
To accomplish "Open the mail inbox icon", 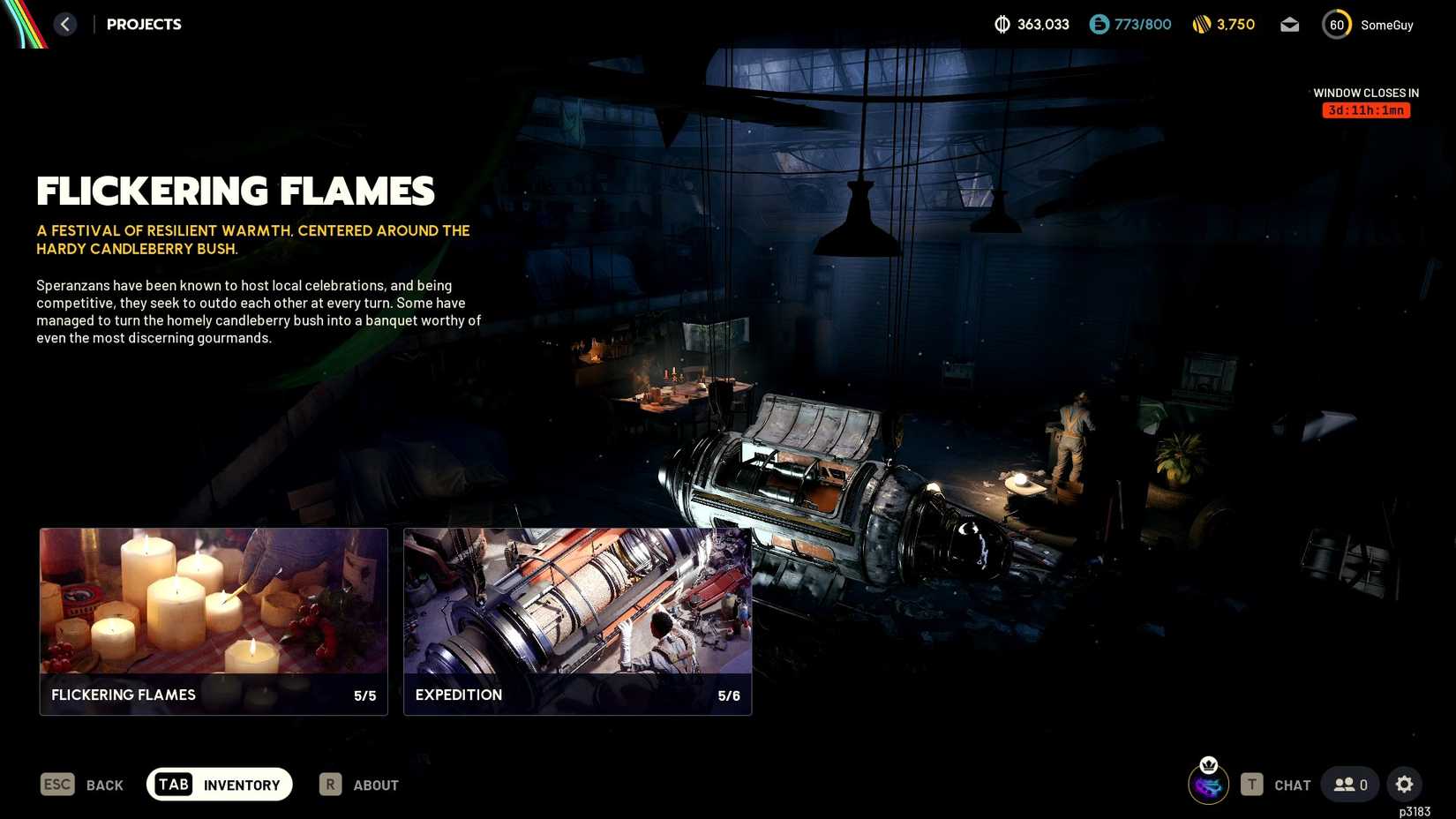I will click(1289, 25).
